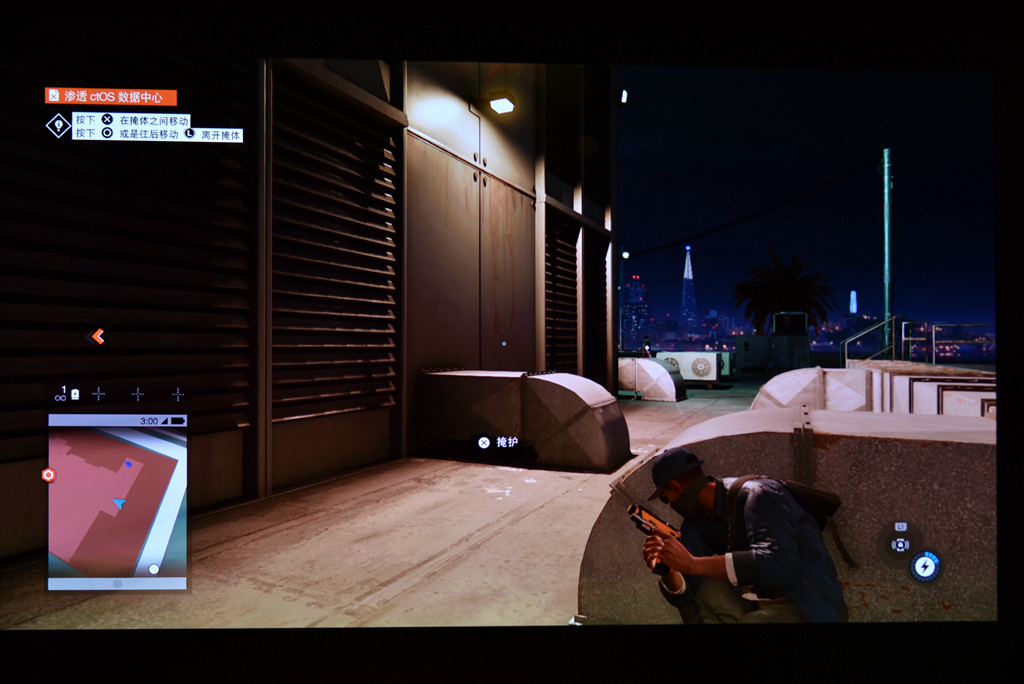Choose the gadget selector icon
This screenshot has height=684, width=1024.
coord(900,543)
